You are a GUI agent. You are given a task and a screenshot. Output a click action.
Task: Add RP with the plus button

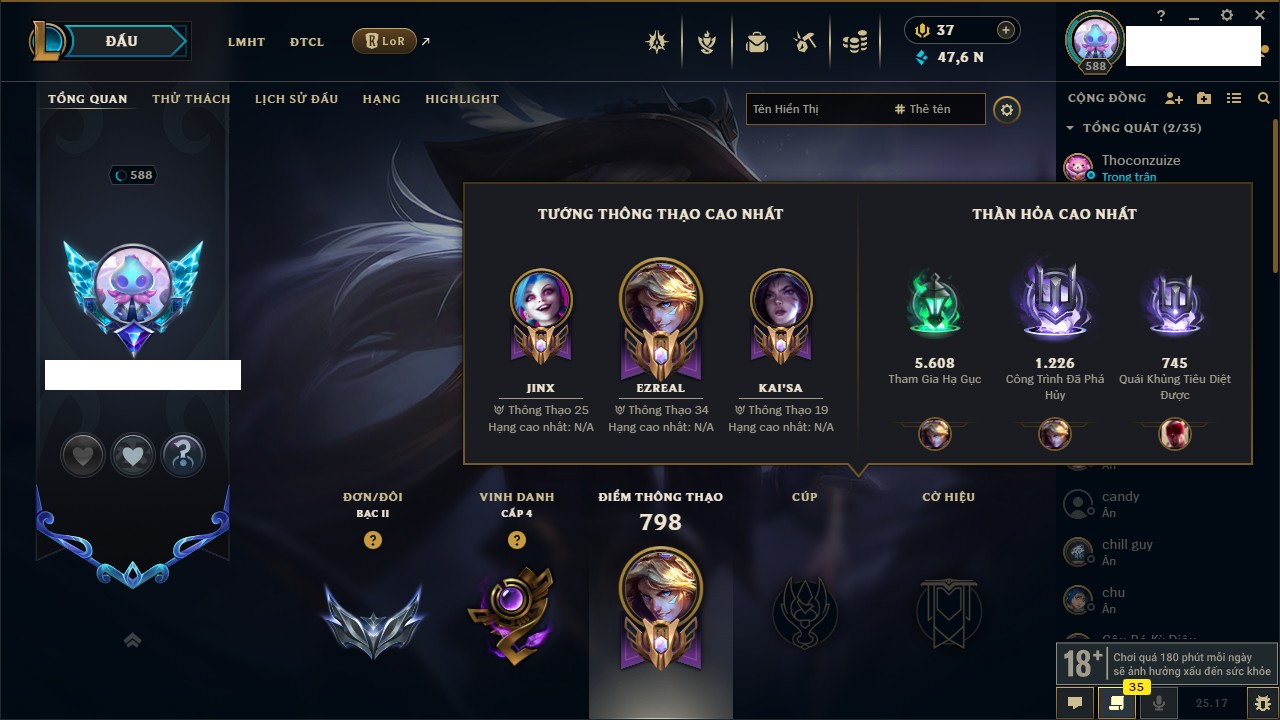1006,30
